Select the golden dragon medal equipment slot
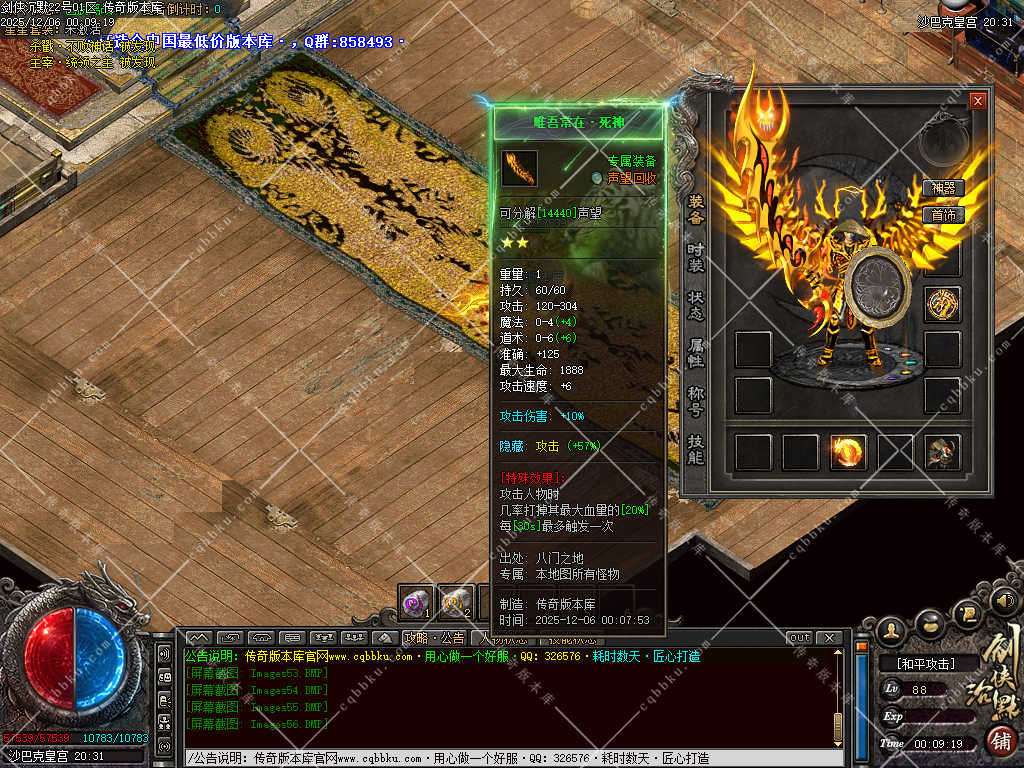The width and height of the screenshot is (1024, 768). pyautogui.click(x=942, y=304)
